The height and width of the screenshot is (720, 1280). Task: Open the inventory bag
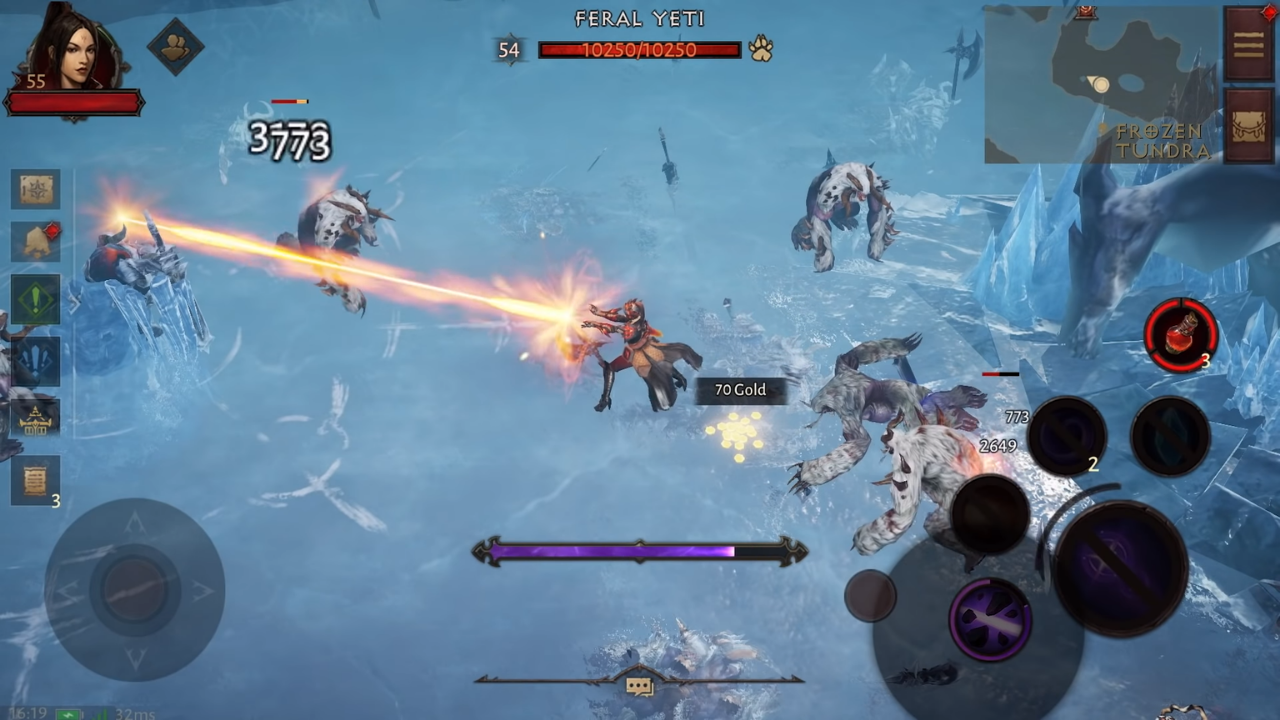[1249, 124]
